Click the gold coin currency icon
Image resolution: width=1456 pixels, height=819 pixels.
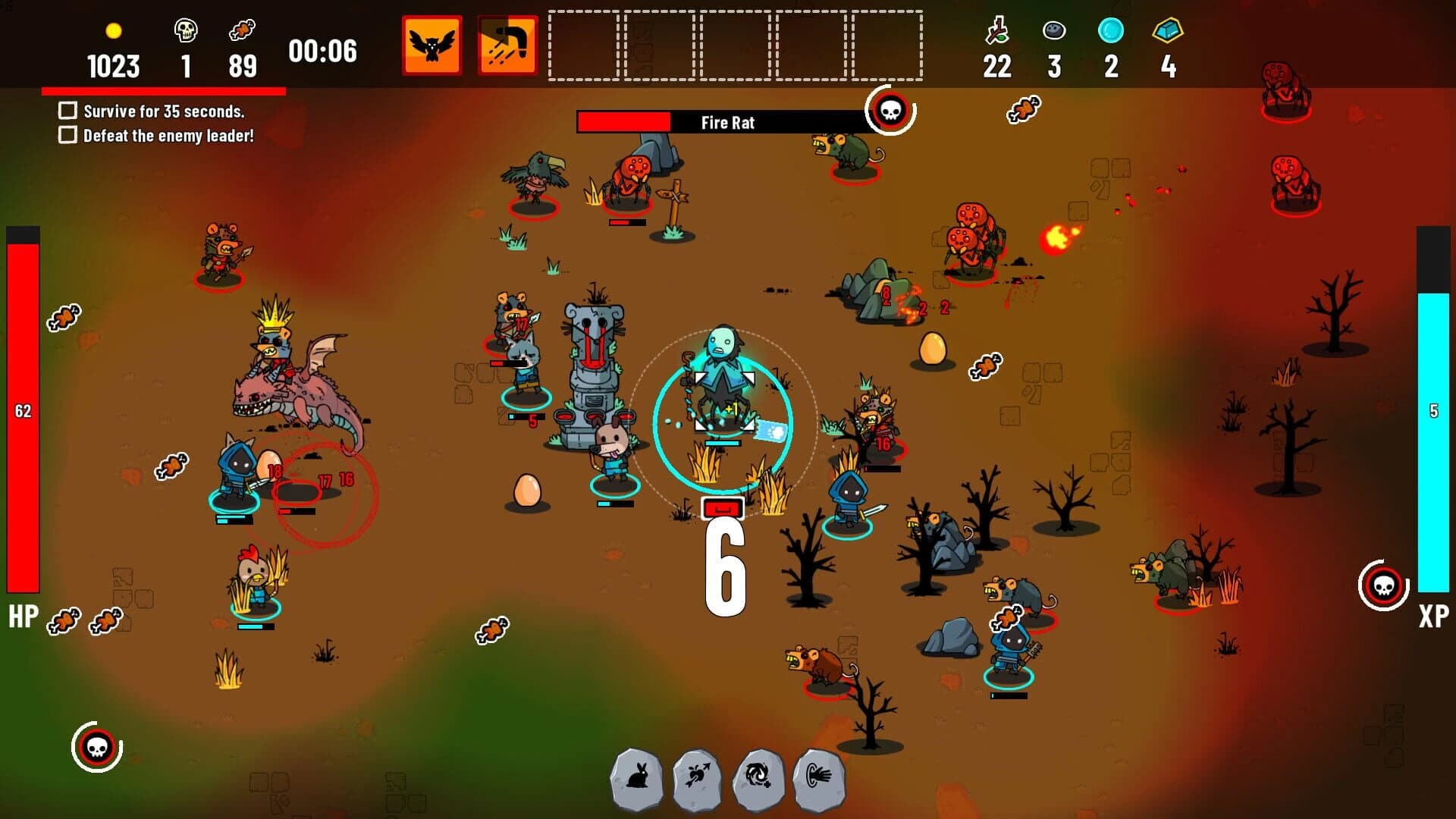114,32
